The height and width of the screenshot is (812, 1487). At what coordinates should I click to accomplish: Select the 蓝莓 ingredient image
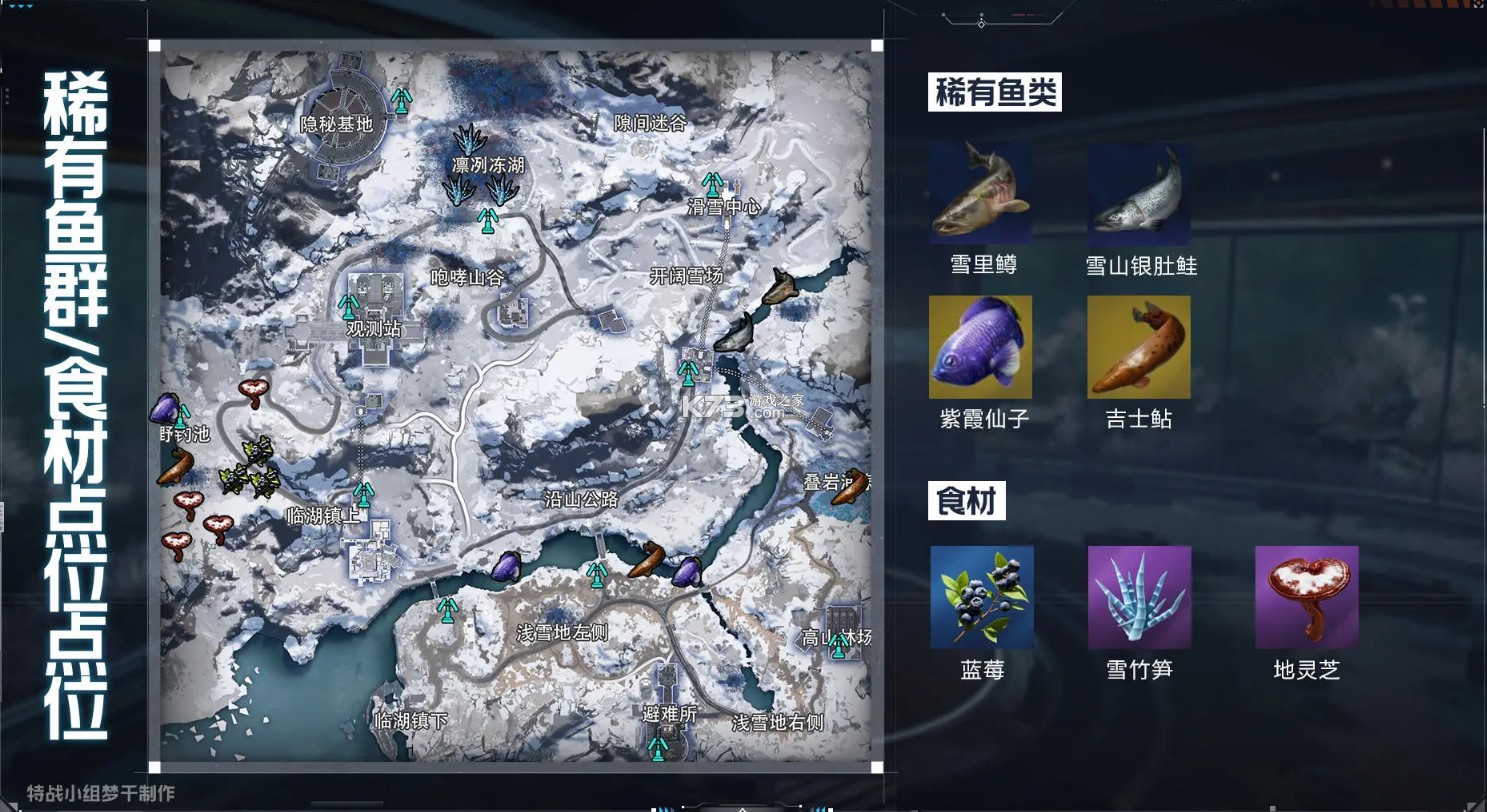tap(981, 598)
